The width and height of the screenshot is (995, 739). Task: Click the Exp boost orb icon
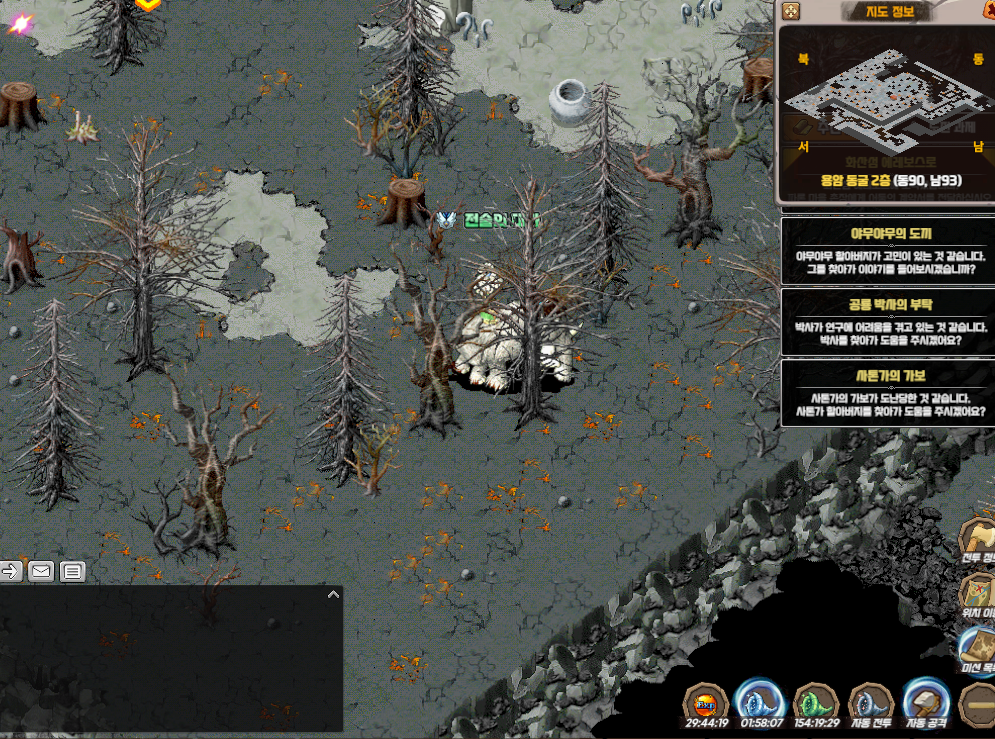coord(705,704)
